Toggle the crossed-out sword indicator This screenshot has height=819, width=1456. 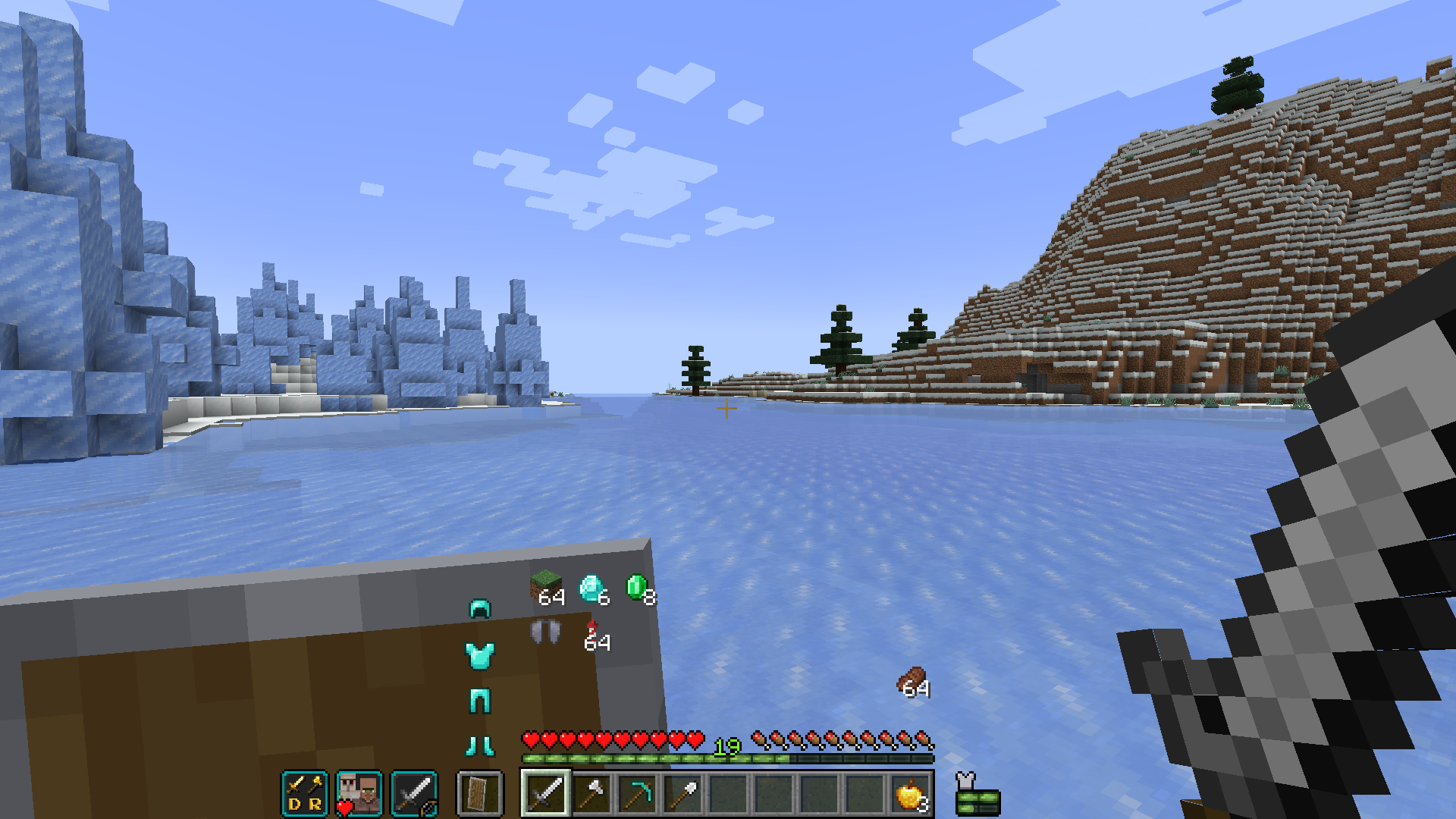(x=413, y=792)
